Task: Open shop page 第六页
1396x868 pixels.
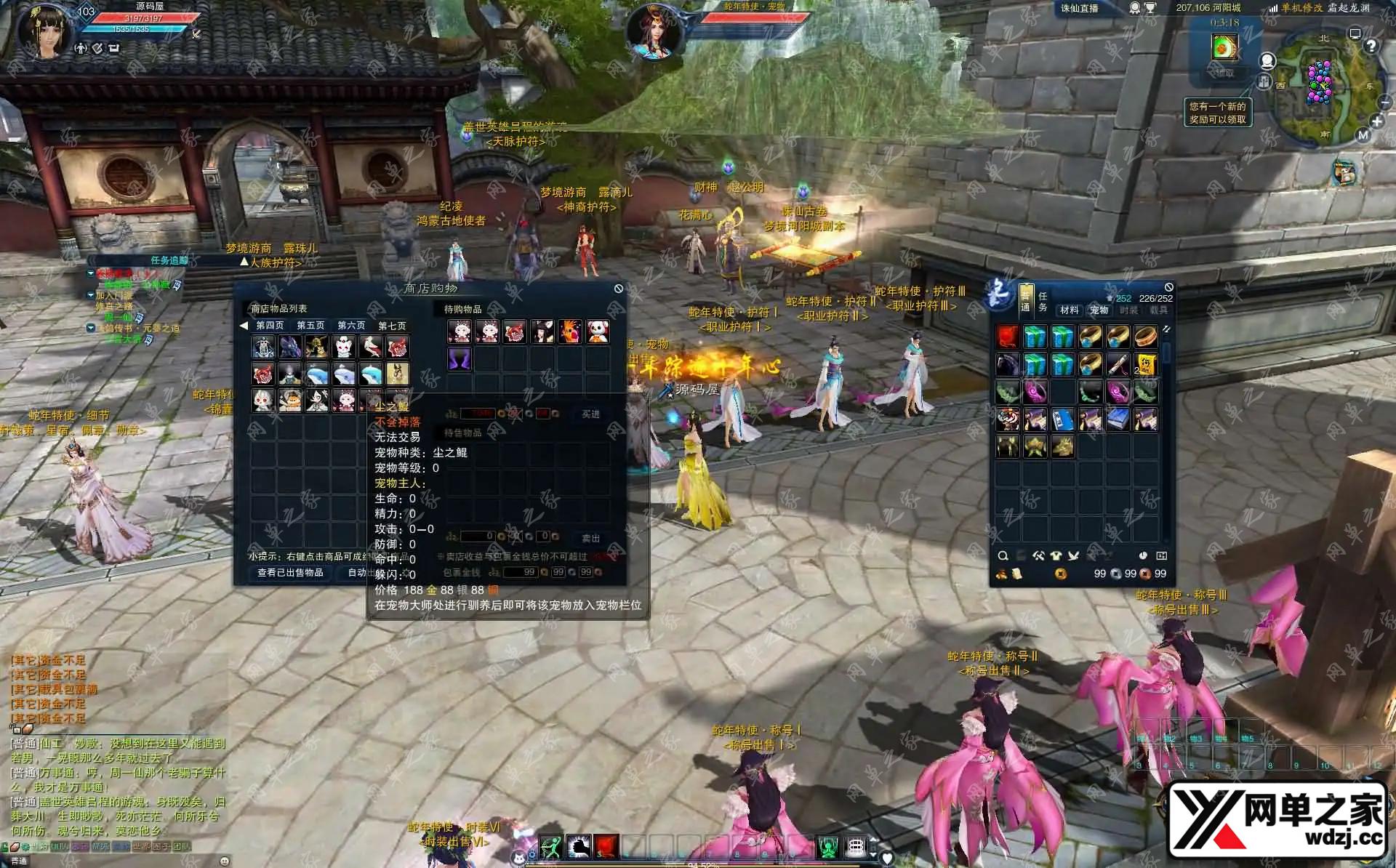Action: tap(351, 326)
